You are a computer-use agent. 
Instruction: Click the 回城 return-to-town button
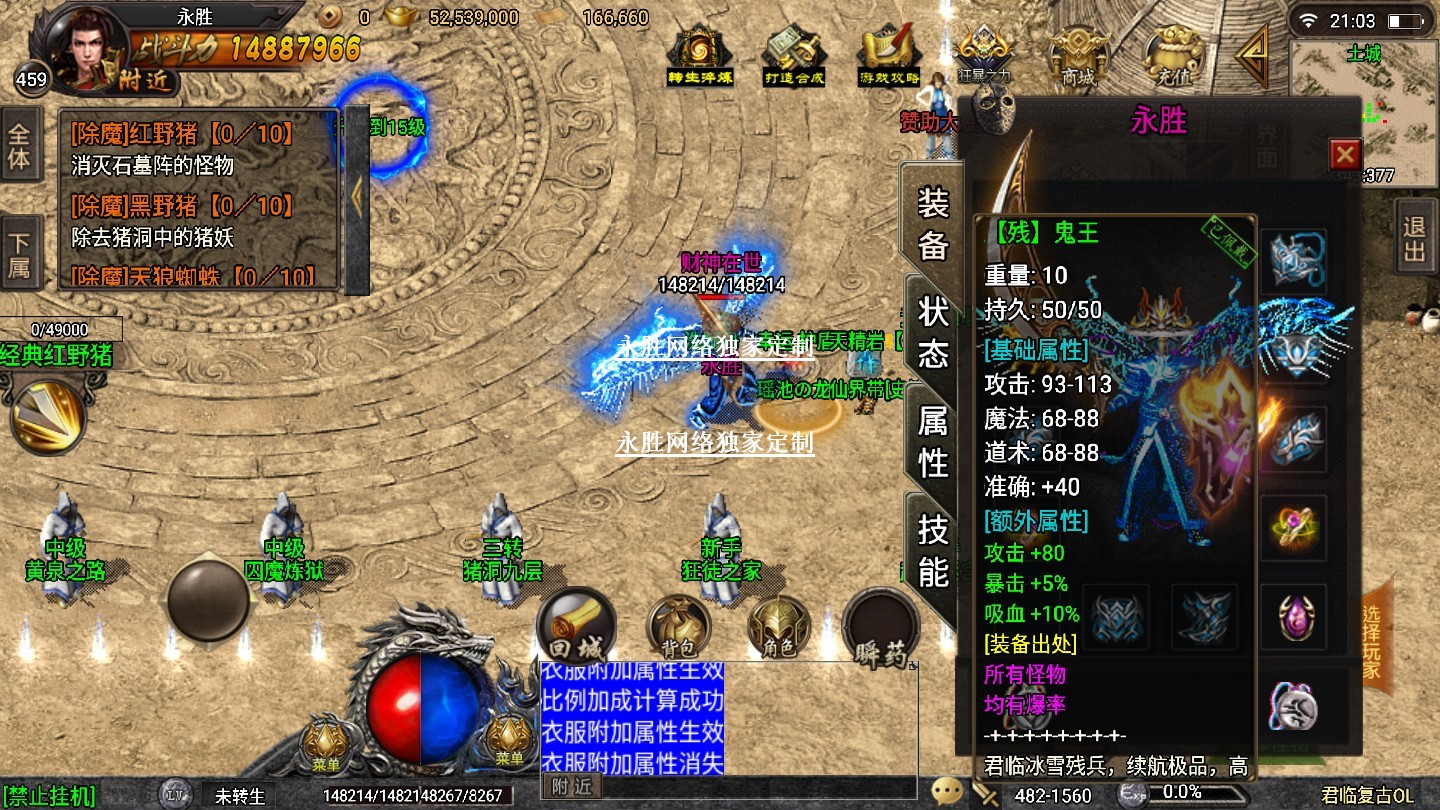point(575,627)
